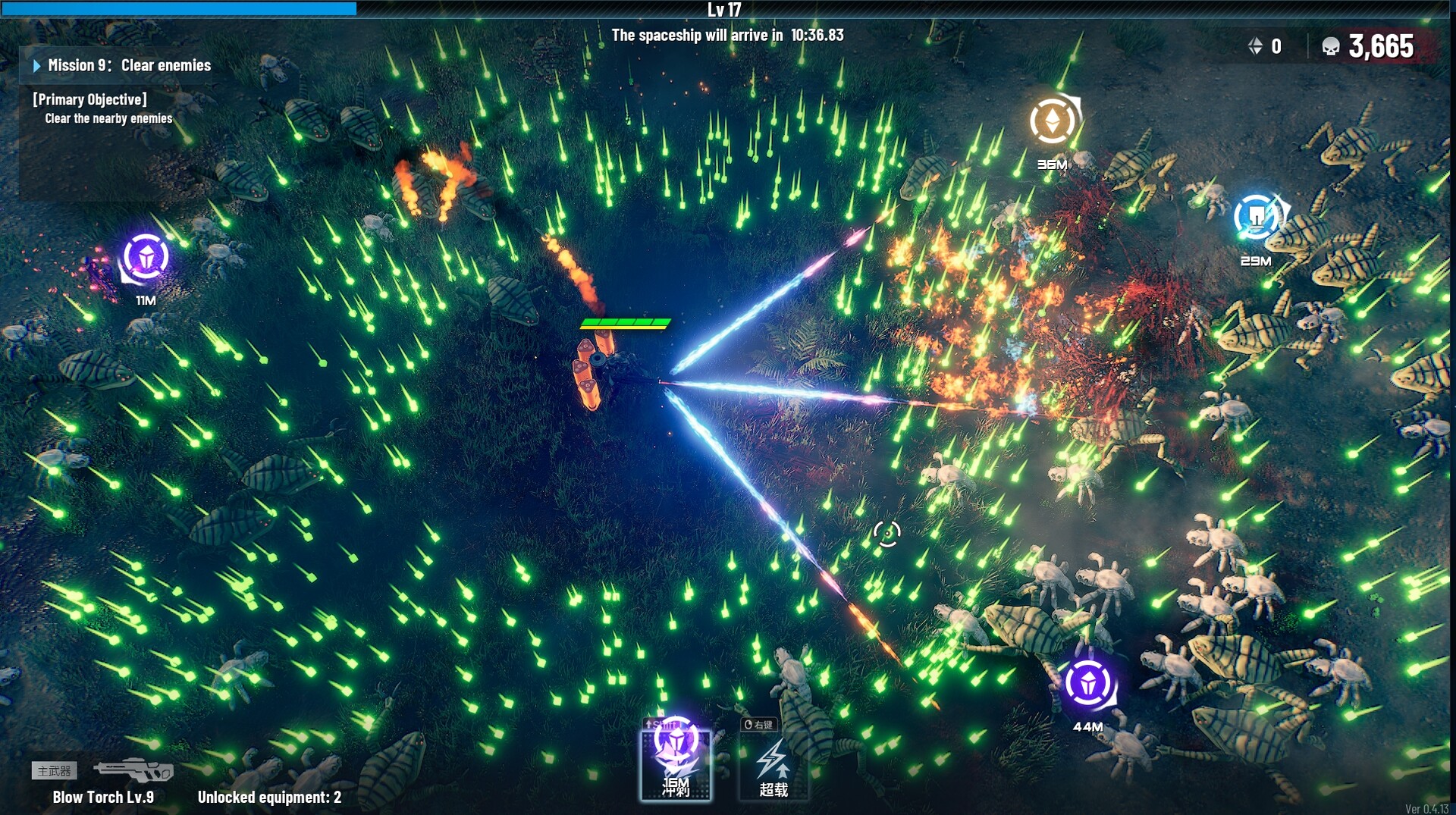The height and width of the screenshot is (815, 1456).
Task: Open Unlocked equipment: 2 details
Action: [269, 798]
